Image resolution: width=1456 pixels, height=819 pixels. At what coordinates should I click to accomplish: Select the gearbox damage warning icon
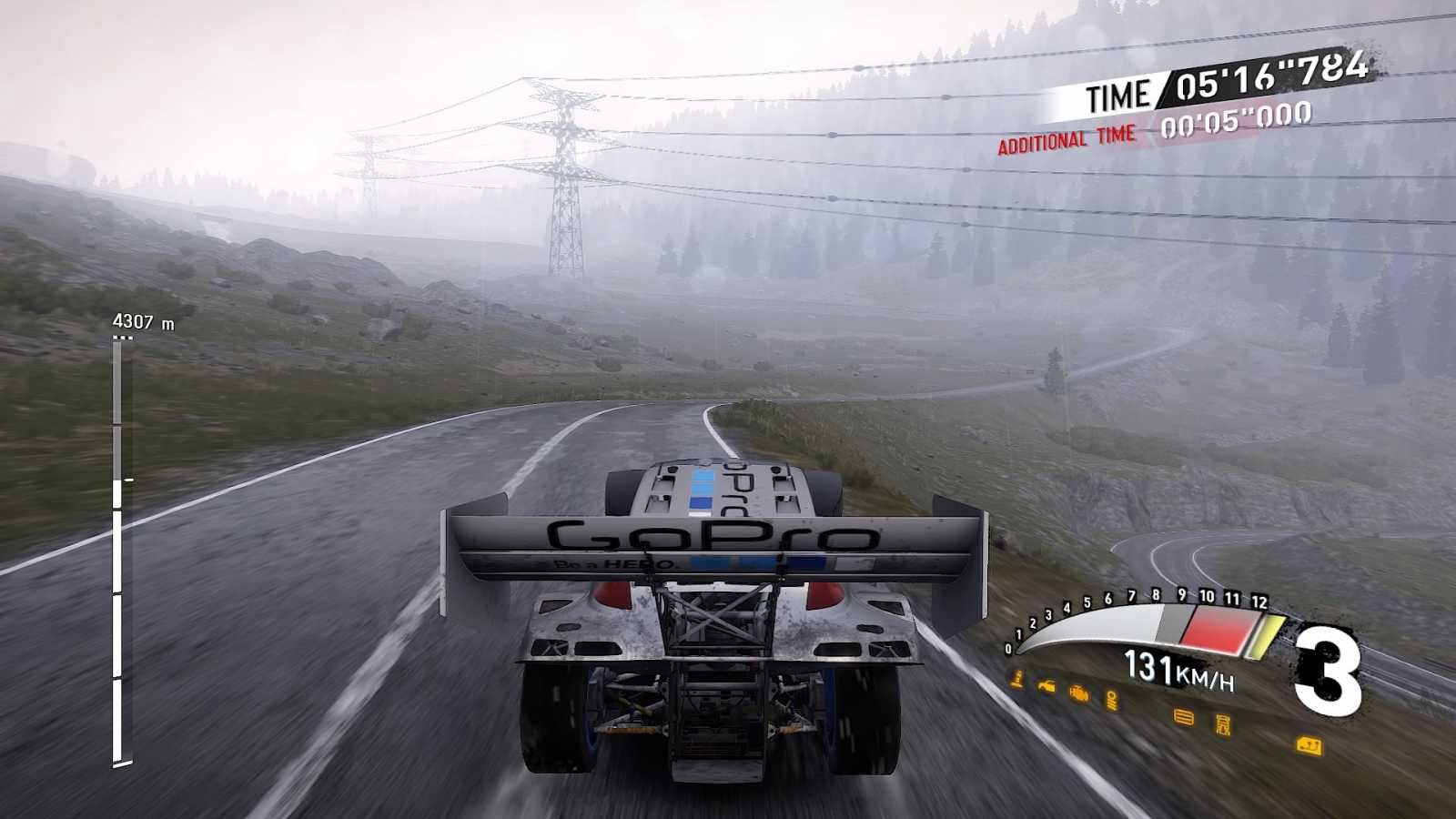[1223, 723]
